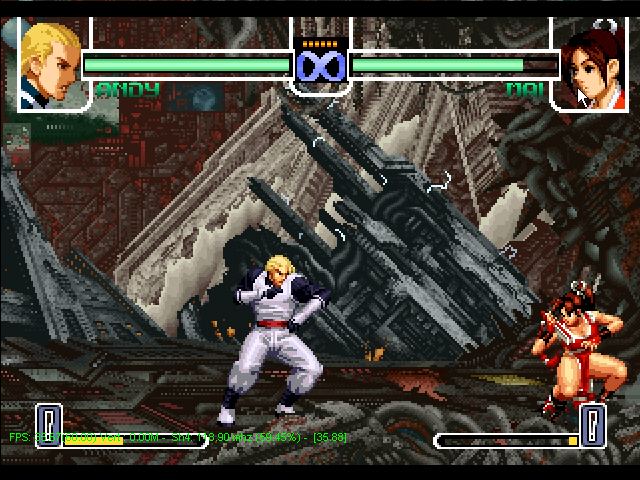Click Andy's character portrait
The height and width of the screenshot is (480, 640).
pyautogui.click(x=50, y=63)
